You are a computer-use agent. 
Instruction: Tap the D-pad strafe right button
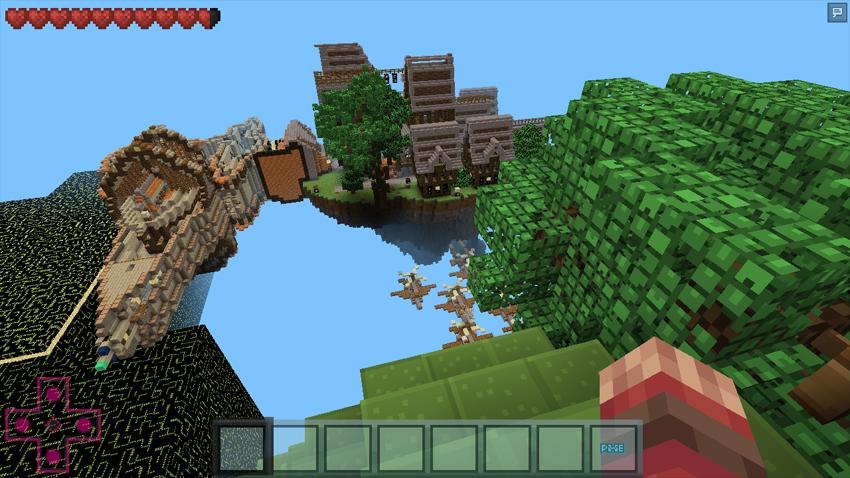pyautogui.click(x=84, y=425)
